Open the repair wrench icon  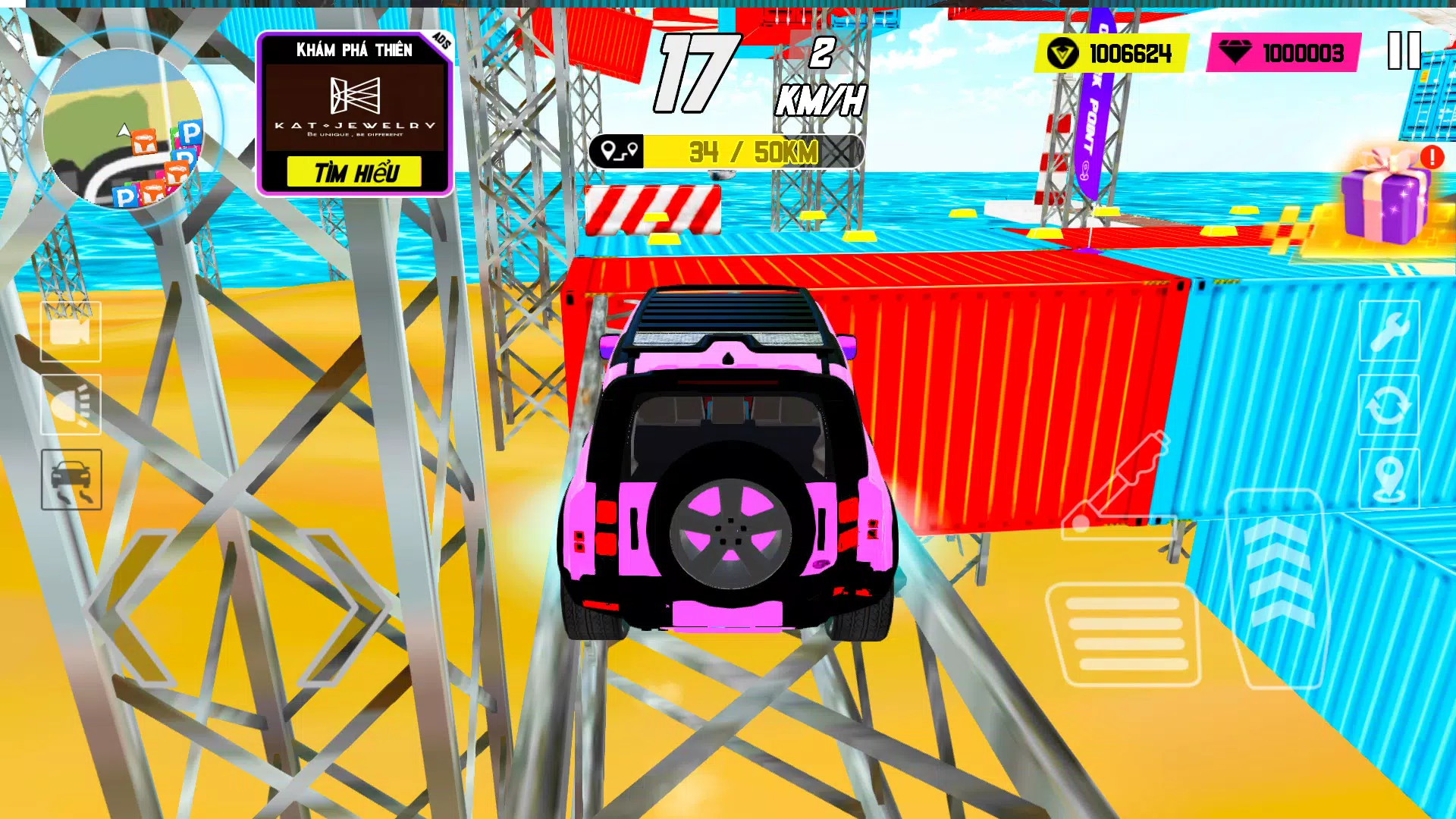pos(1390,331)
